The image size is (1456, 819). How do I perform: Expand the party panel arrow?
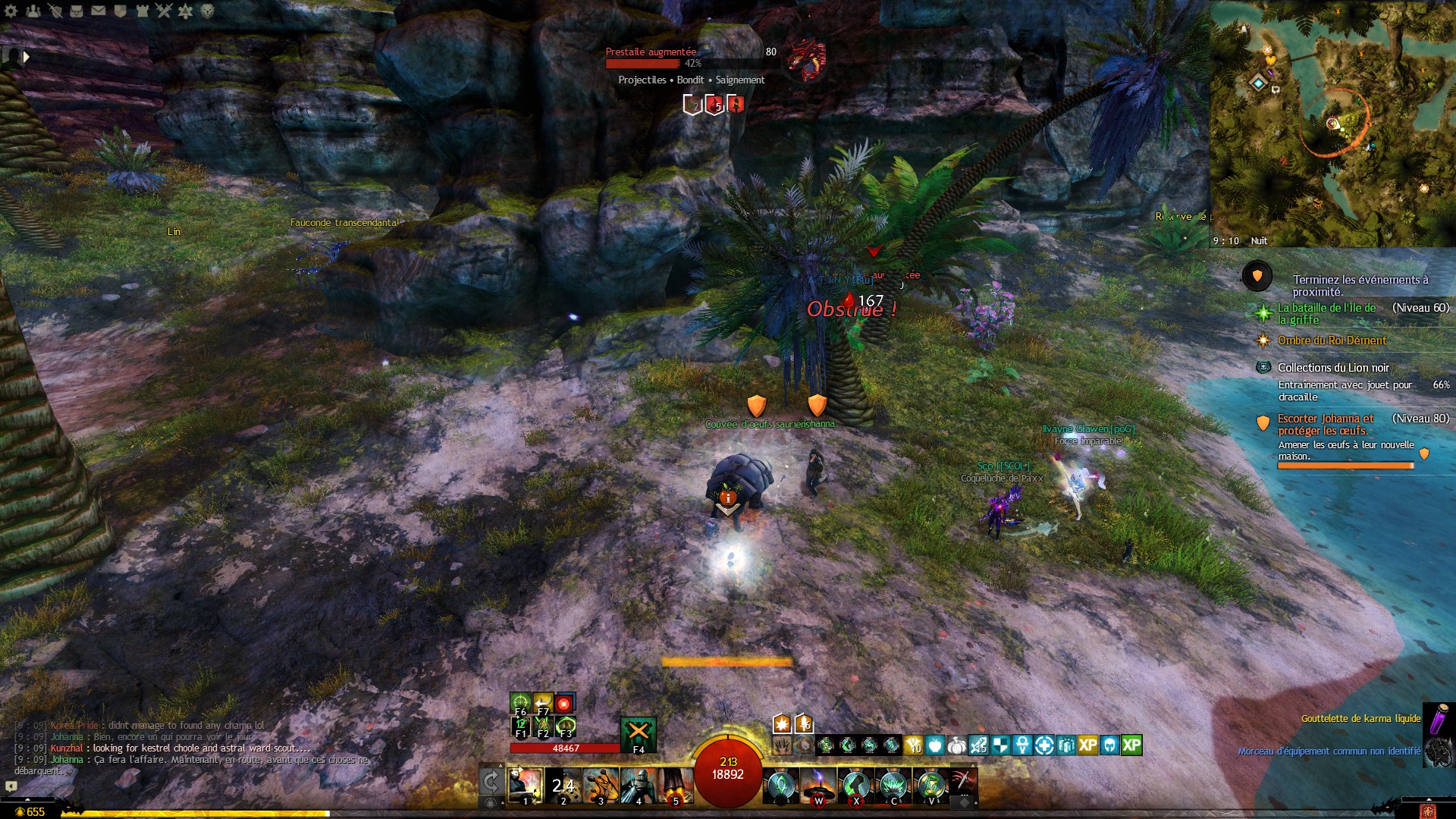point(27,57)
